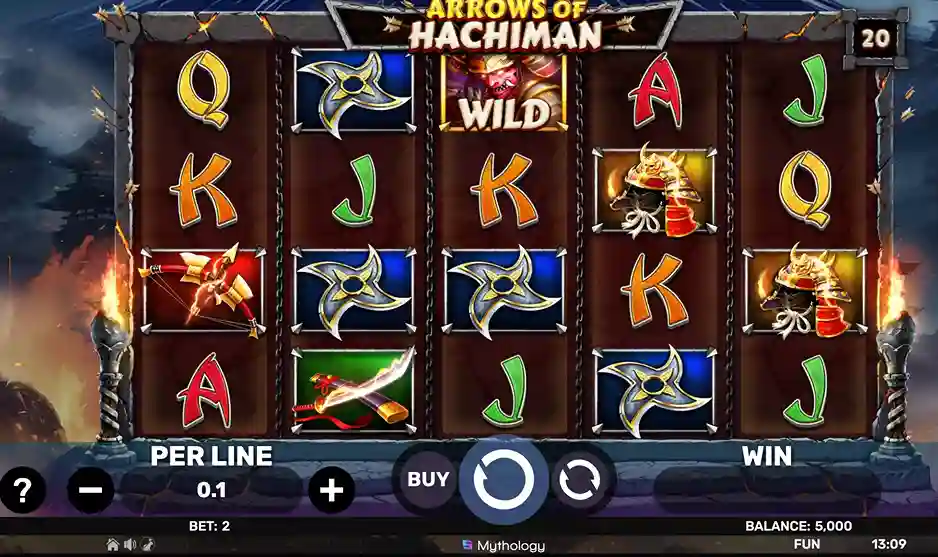Go to the home icon
Viewport: 938px width, 557px height.
tap(113, 545)
